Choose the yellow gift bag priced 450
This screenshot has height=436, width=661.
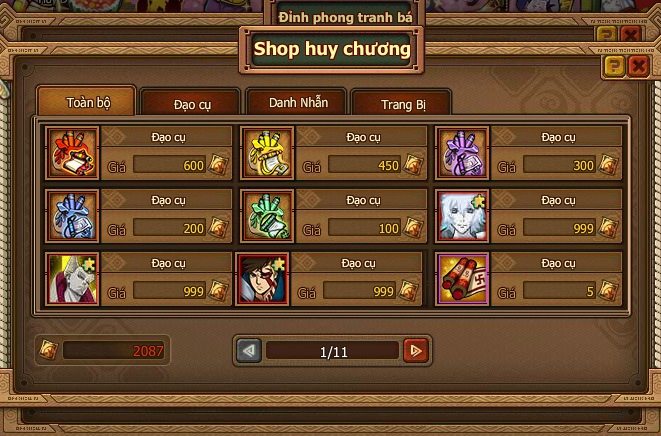coord(268,153)
